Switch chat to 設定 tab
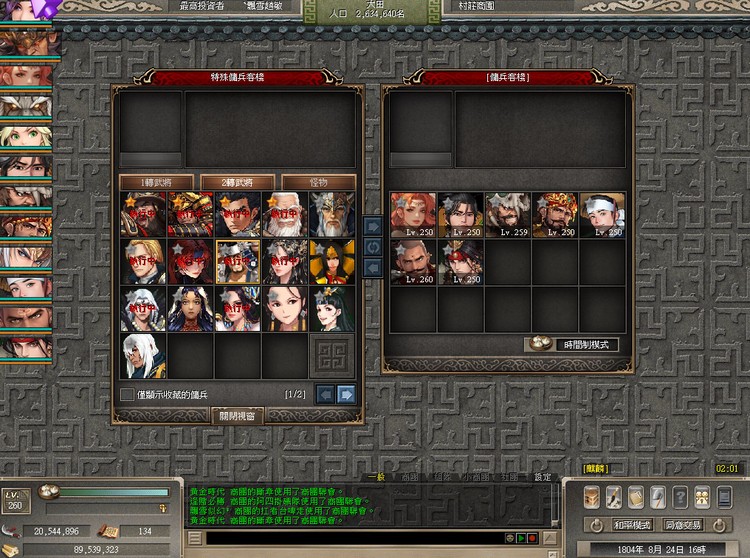Screen dimensions: 750x558 [x=542, y=477]
